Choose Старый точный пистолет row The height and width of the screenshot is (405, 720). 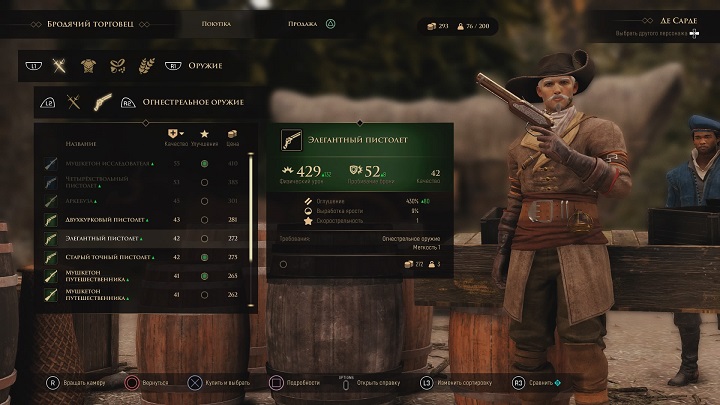pos(110,257)
